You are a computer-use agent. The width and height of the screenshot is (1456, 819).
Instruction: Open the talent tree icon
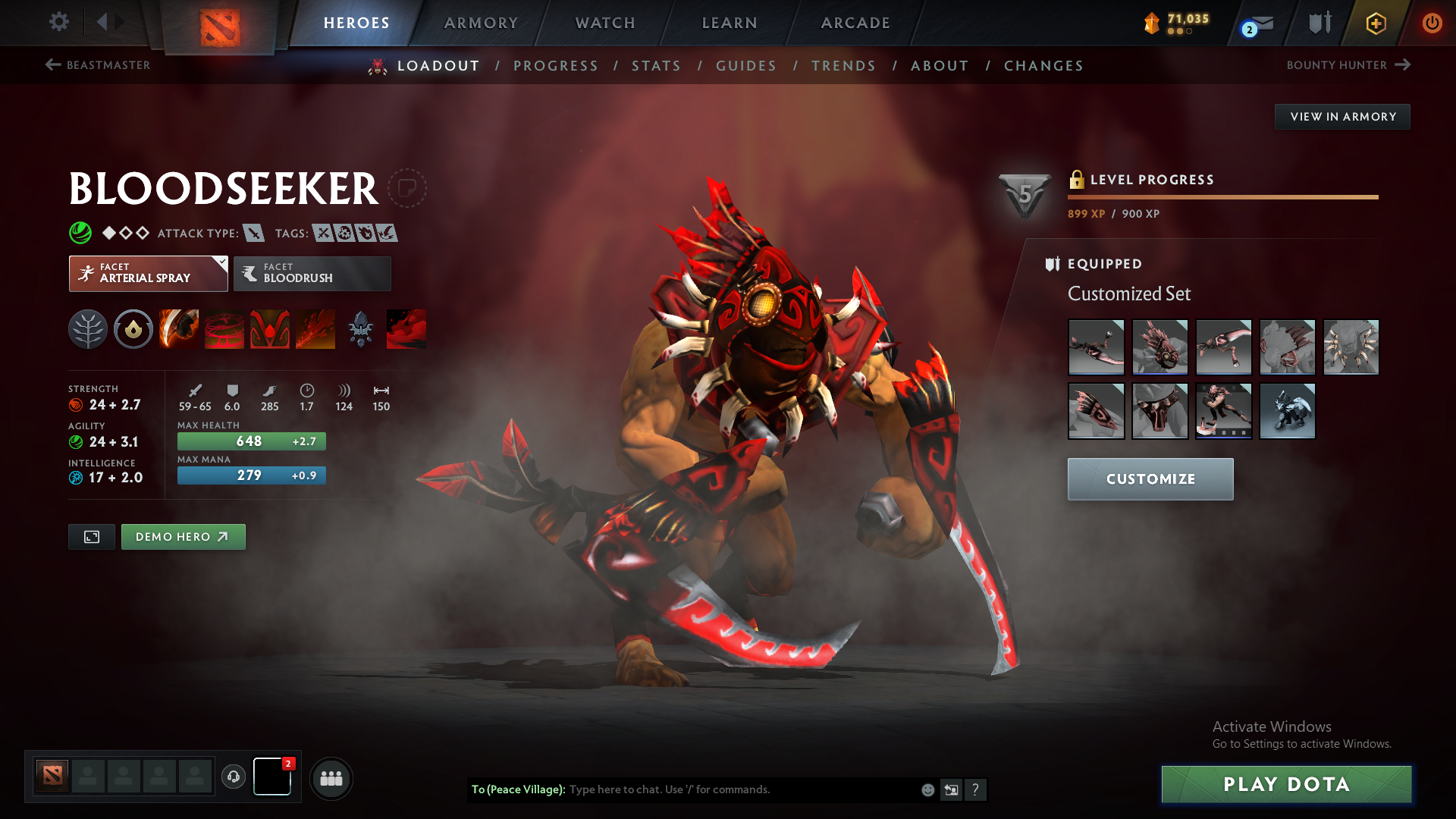coord(88,329)
